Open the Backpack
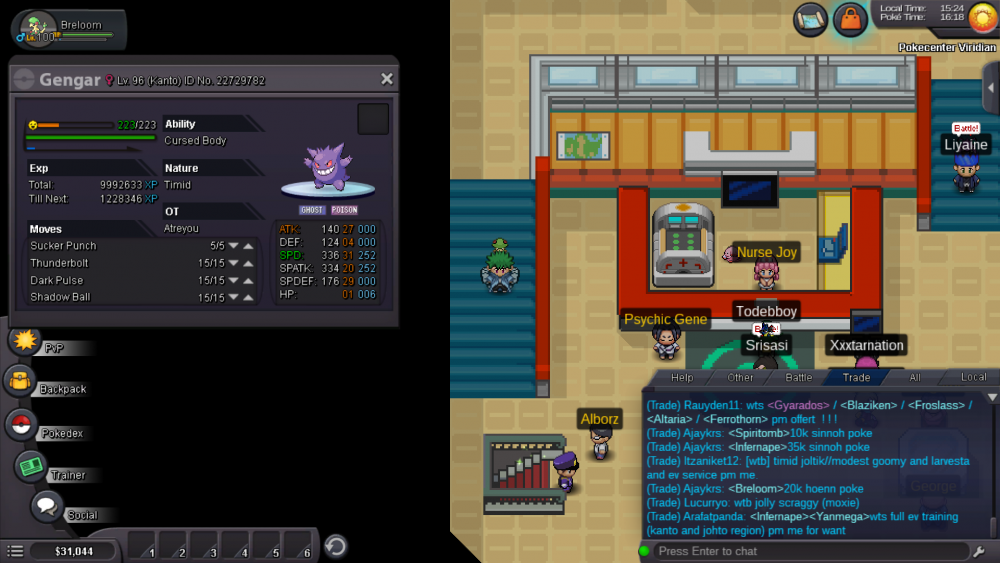Screen dimensions: 1000x563 20,382
